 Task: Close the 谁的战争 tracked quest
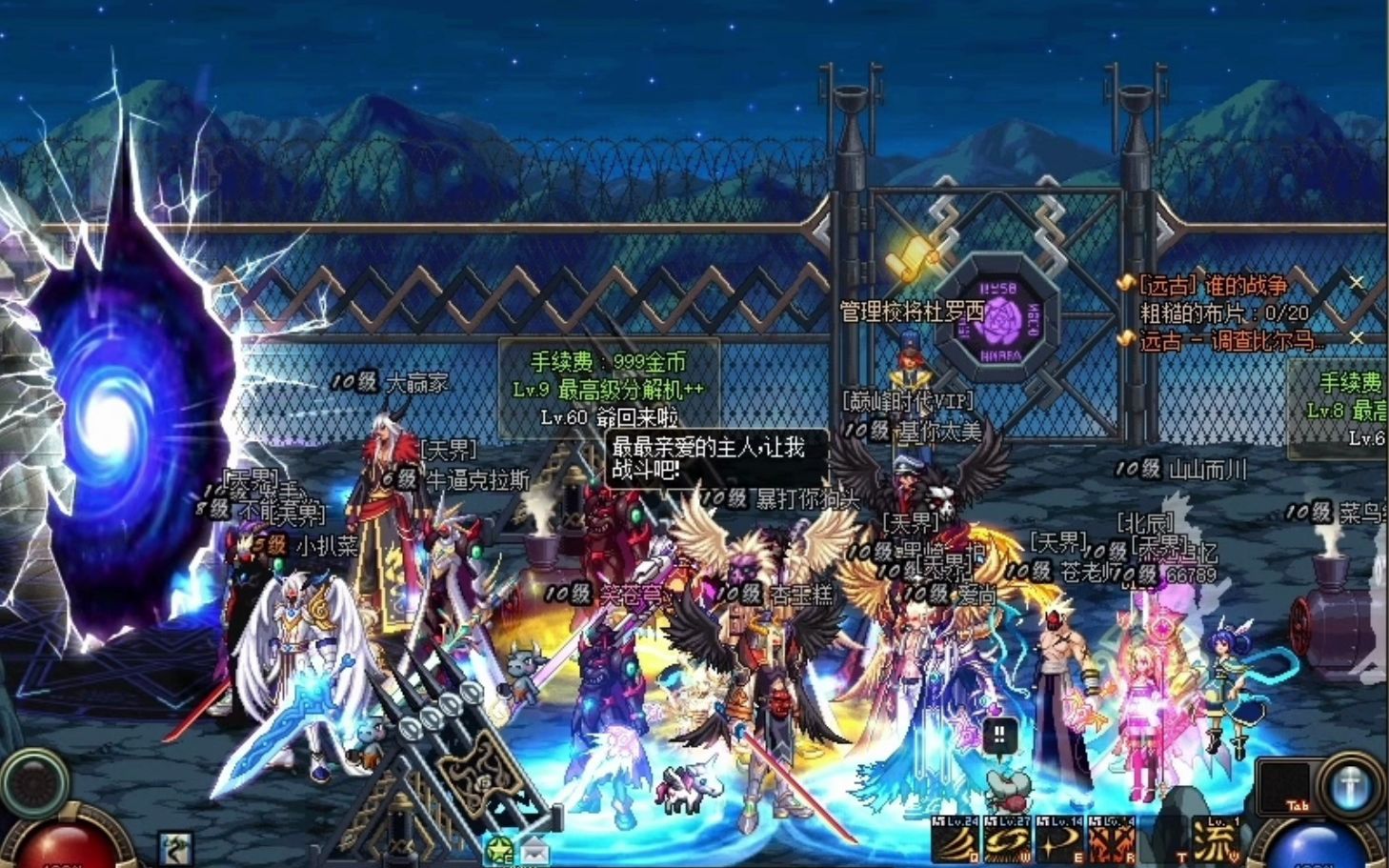coord(1357,283)
